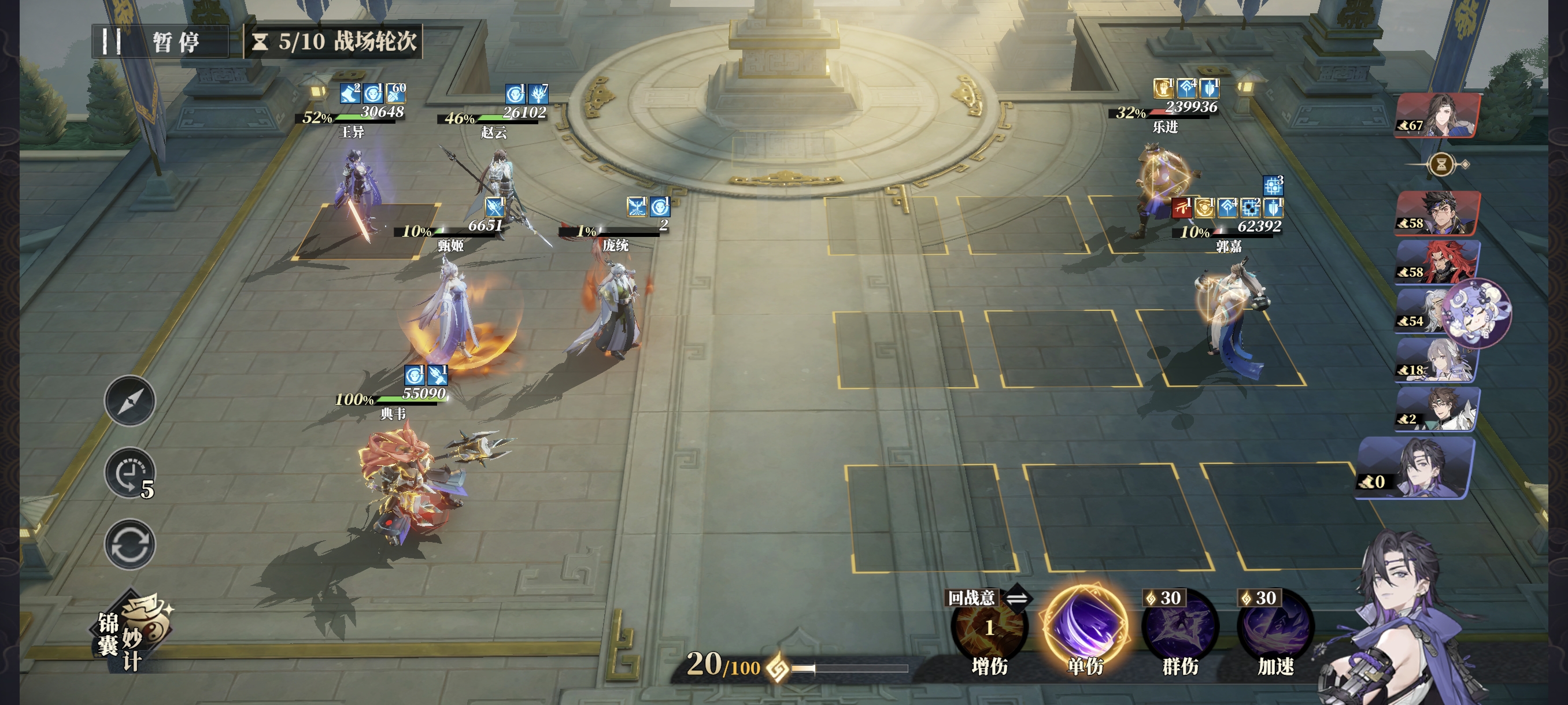Tap the clock button showing 5
Viewport: 1568px width, 705px height.
click(130, 474)
